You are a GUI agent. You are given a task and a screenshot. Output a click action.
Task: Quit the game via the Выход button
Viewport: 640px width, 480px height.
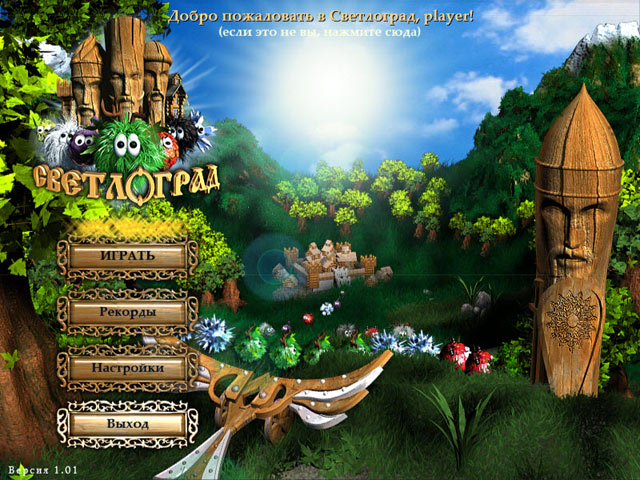127,424
